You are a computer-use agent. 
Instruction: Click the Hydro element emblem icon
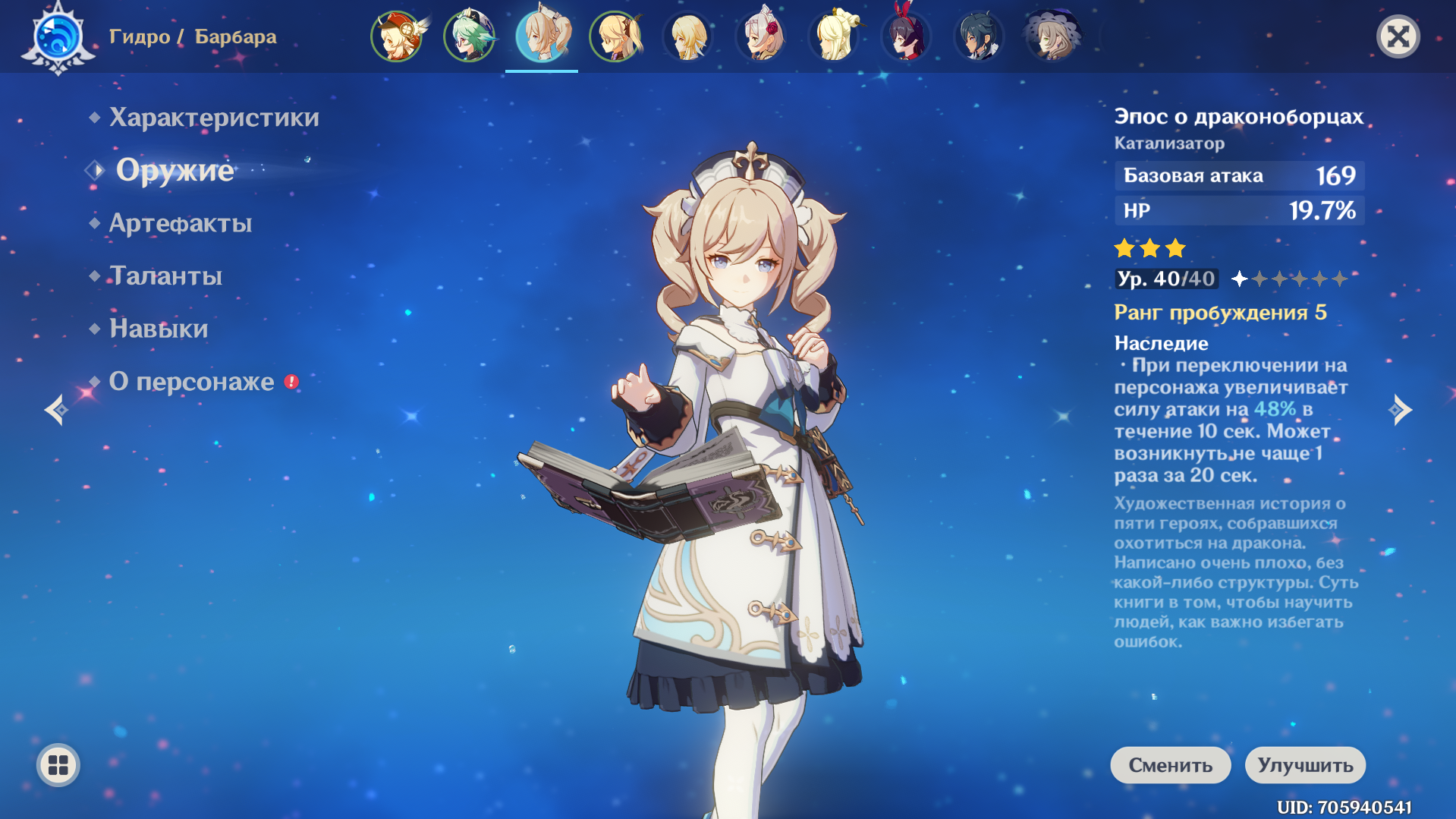point(58,36)
